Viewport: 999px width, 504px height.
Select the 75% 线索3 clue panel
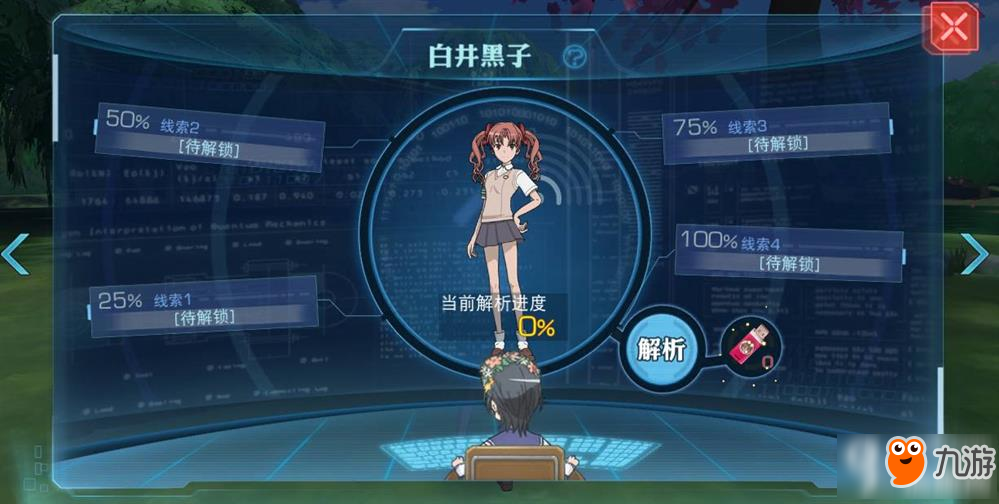(777, 135)
